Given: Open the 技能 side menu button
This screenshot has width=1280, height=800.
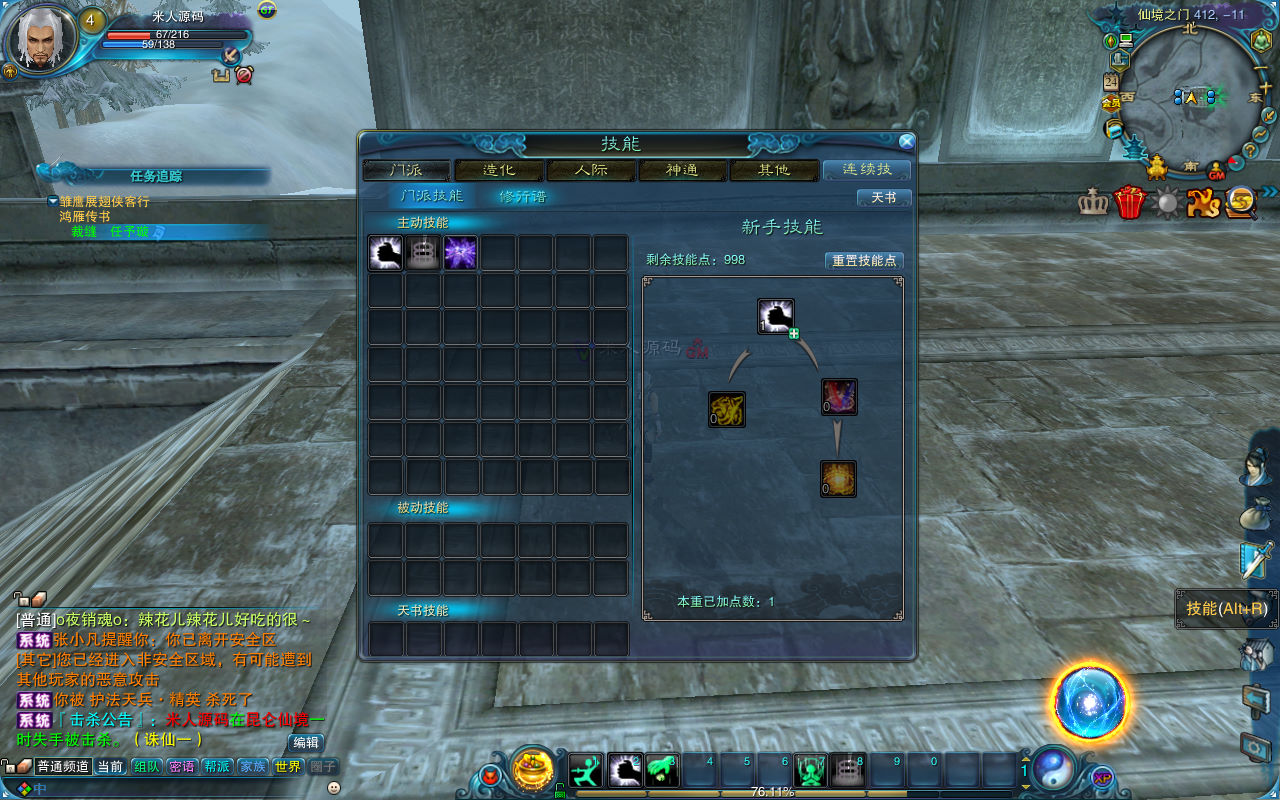Looking at the screenshot, I should coord(1226,608).
